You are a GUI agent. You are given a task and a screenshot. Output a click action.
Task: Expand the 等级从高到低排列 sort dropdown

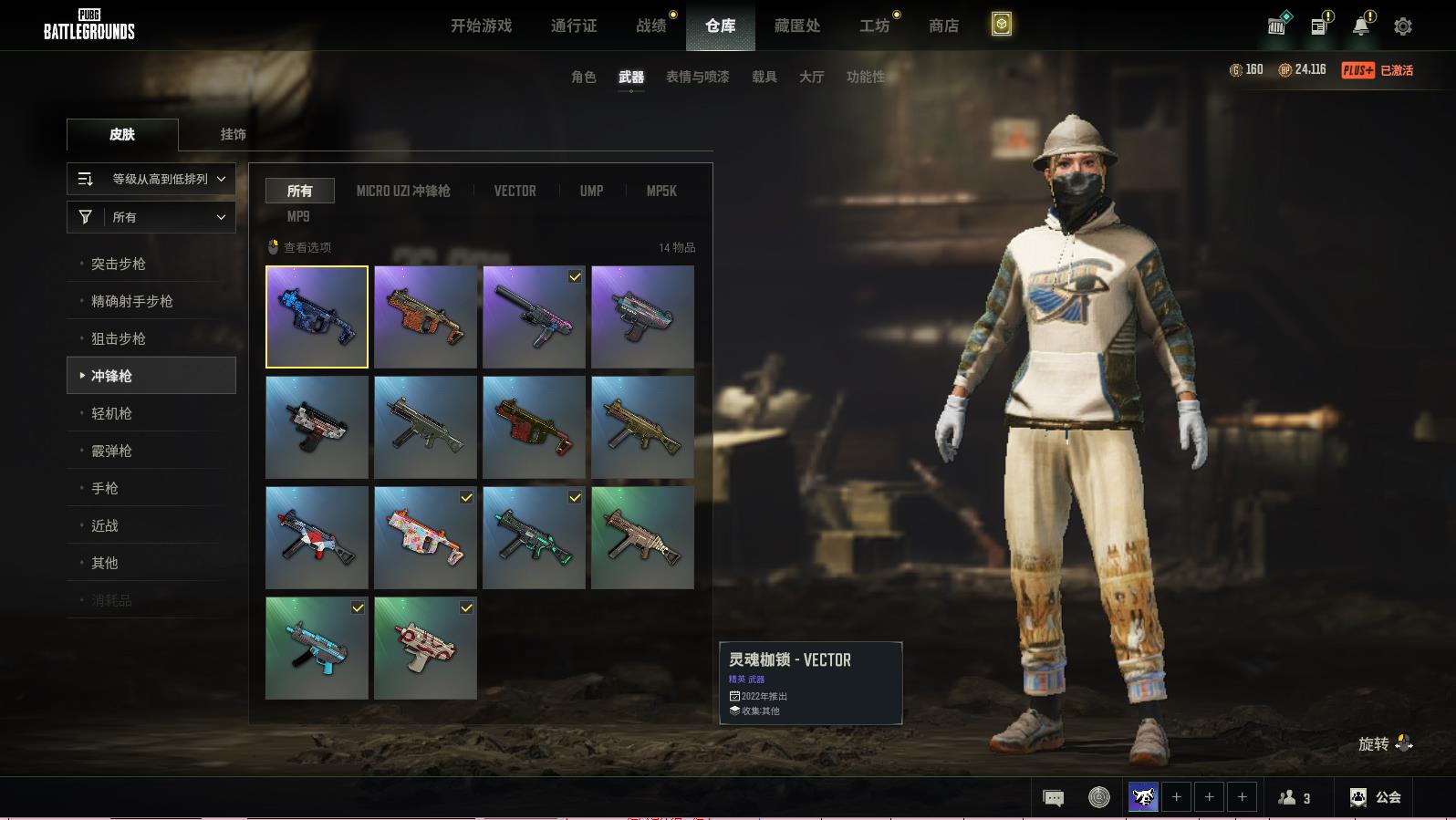(x=151, y=179)
